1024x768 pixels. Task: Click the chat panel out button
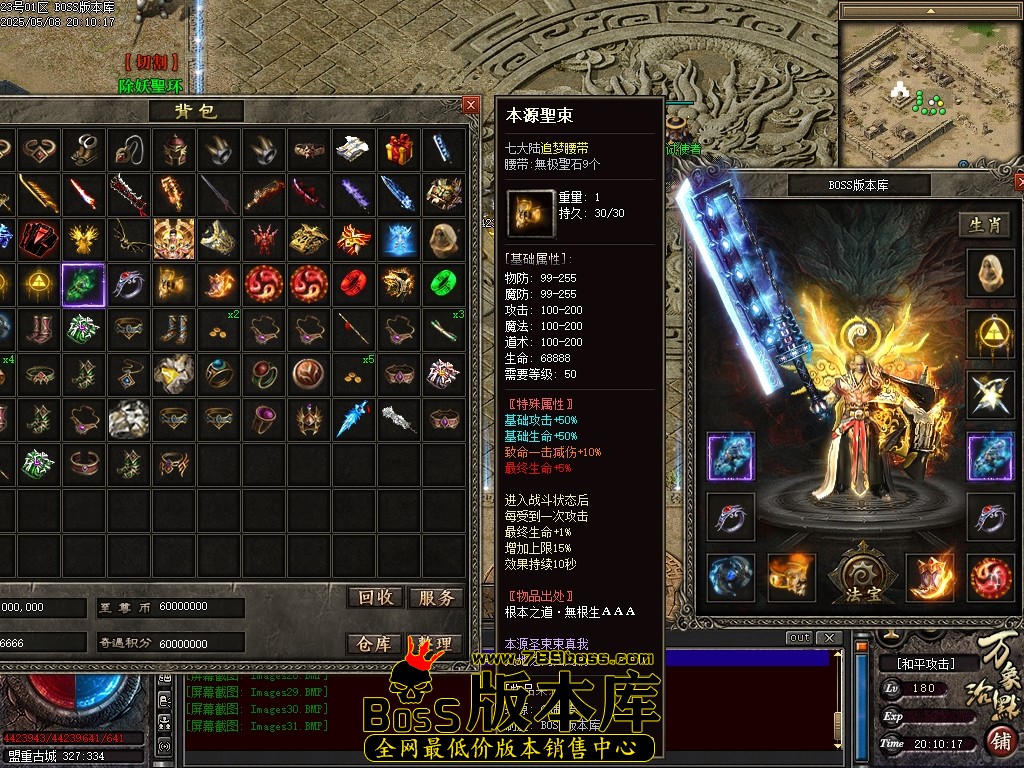tap(799, 638)
